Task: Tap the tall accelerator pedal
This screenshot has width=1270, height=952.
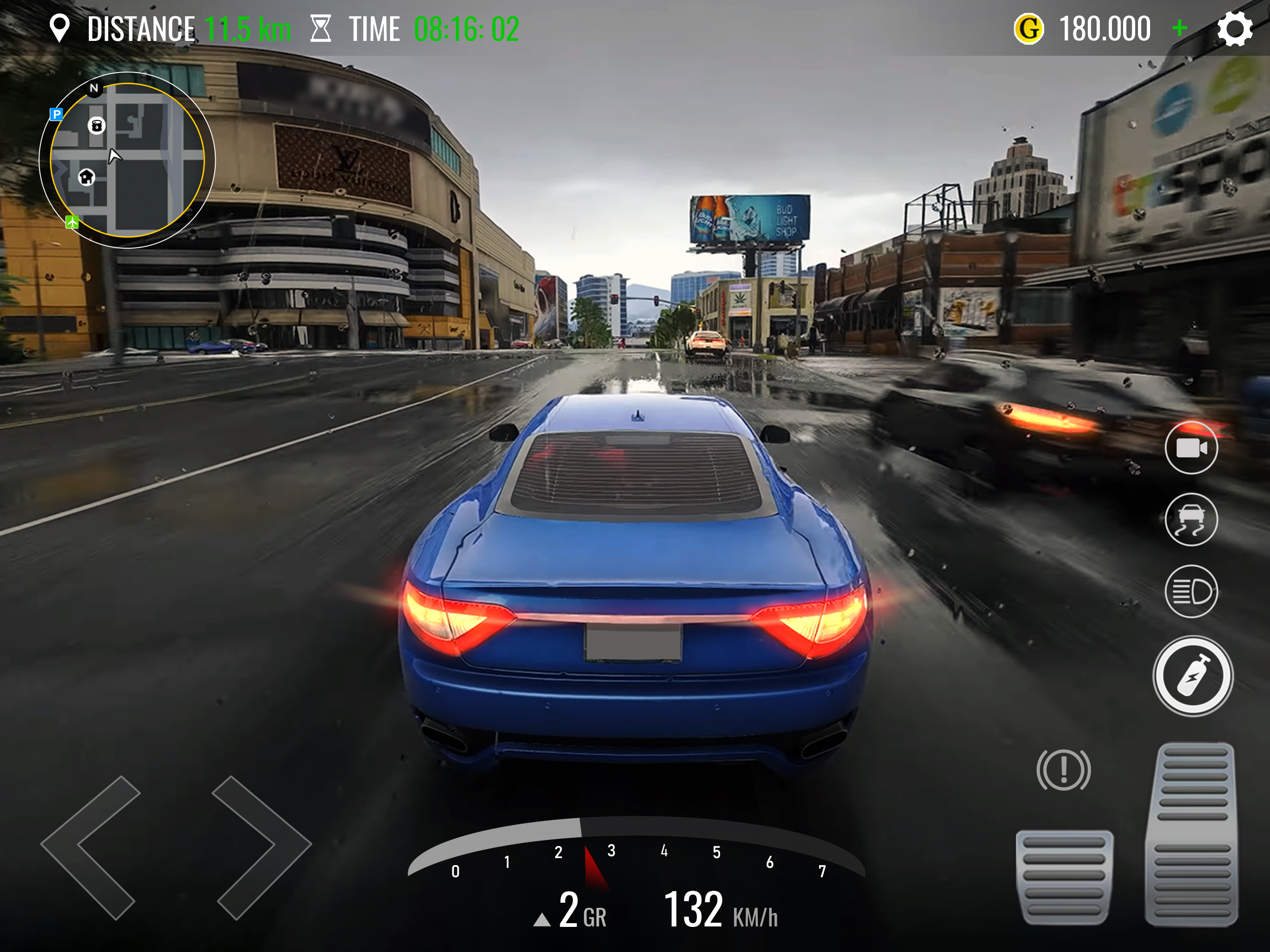Action: pos(1192,834)
